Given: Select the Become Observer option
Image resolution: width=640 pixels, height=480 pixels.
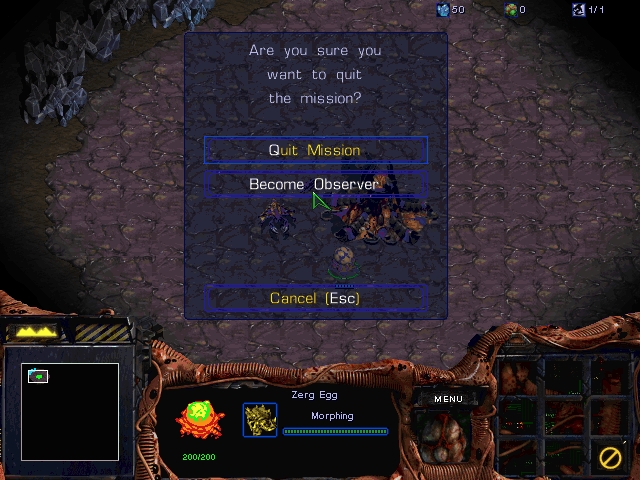Looking at the screenshot, I should [x=315, y=184].
